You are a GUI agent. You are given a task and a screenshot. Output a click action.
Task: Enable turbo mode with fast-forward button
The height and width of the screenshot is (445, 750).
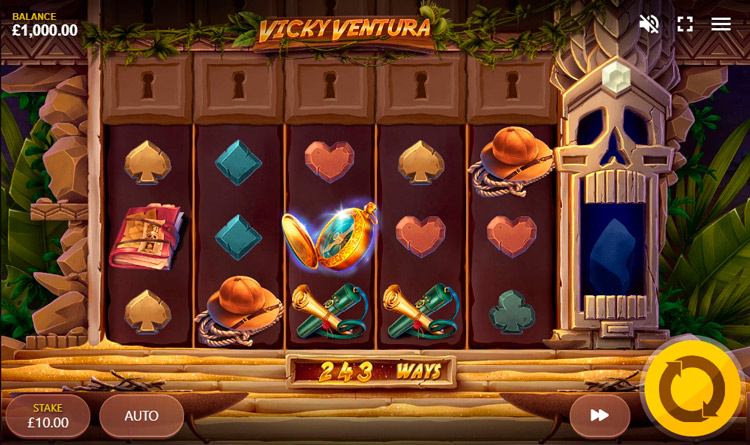(599, 416)
